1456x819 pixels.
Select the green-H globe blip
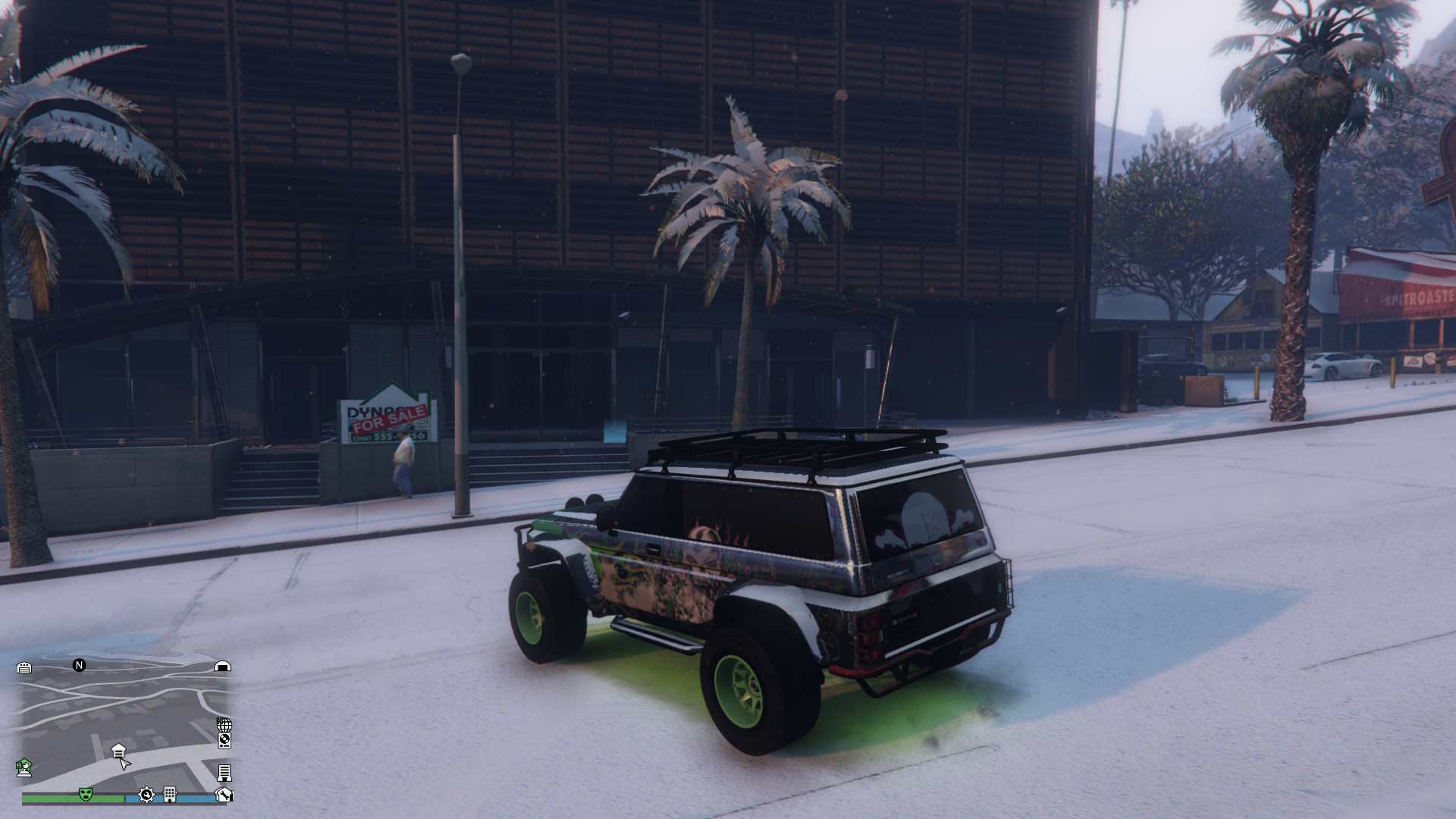pos(224,724)
